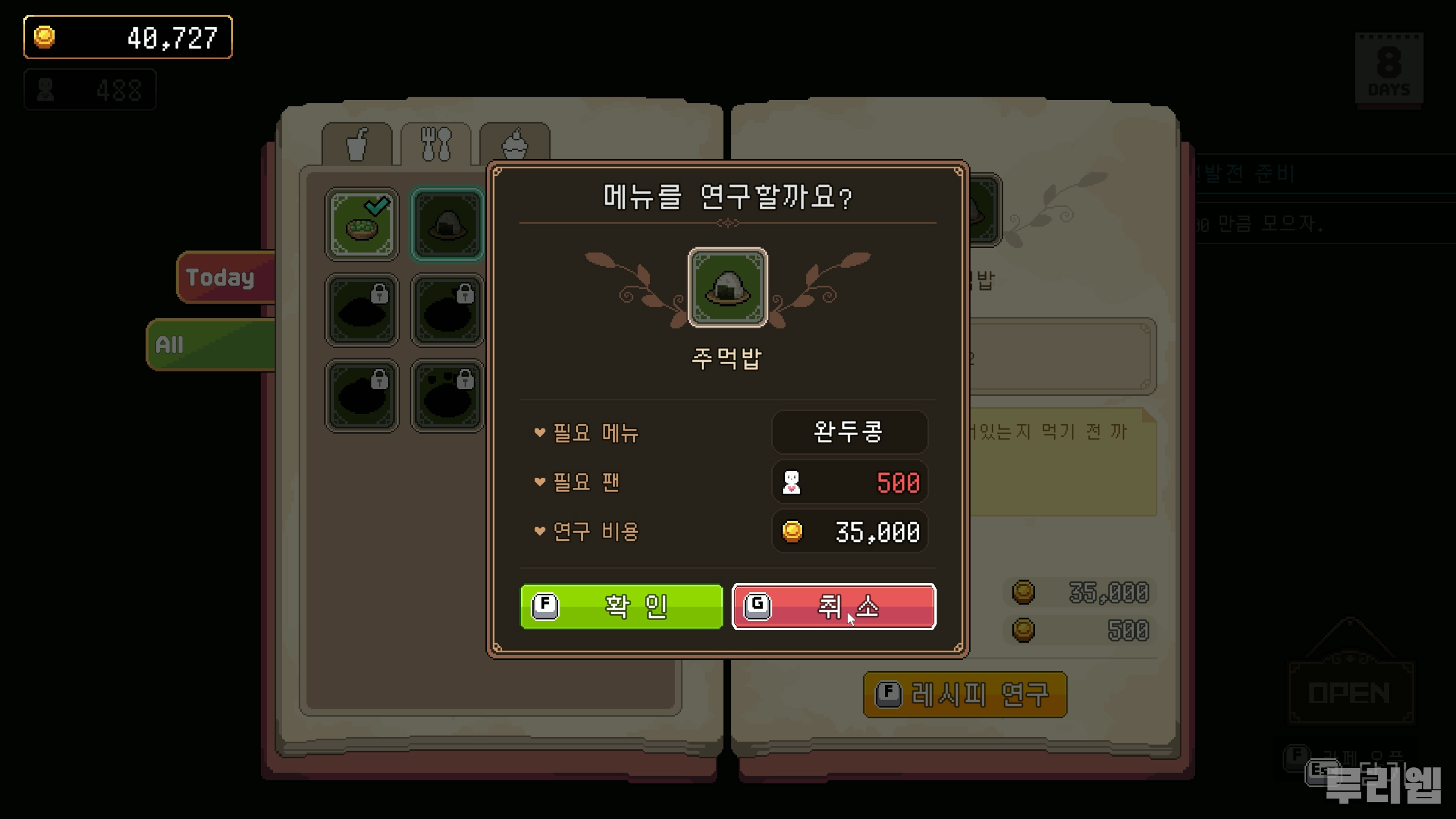Select the fork-and-spoon food category icon

(437, 142)
